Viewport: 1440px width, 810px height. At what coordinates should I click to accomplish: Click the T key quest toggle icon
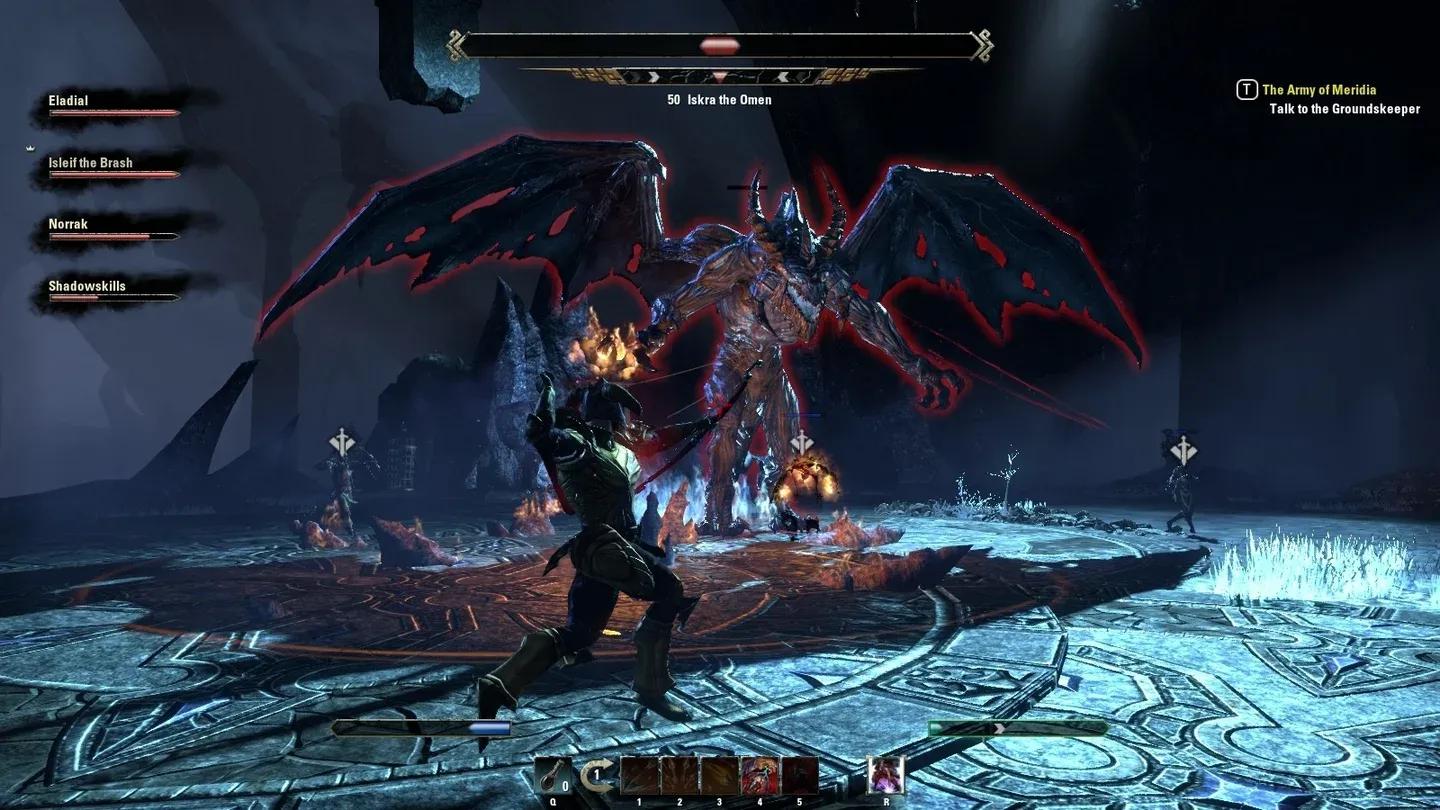click(x=1245, y=89)
